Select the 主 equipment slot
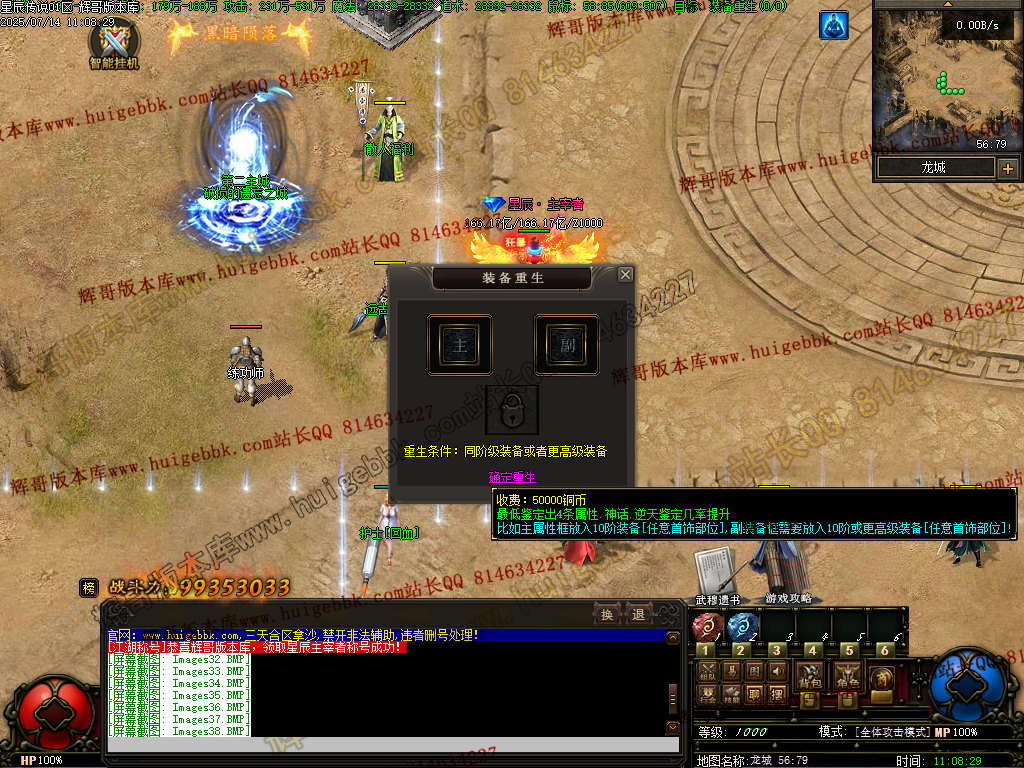Viewport: 1024px width, 768px height. tap(459, 345)
